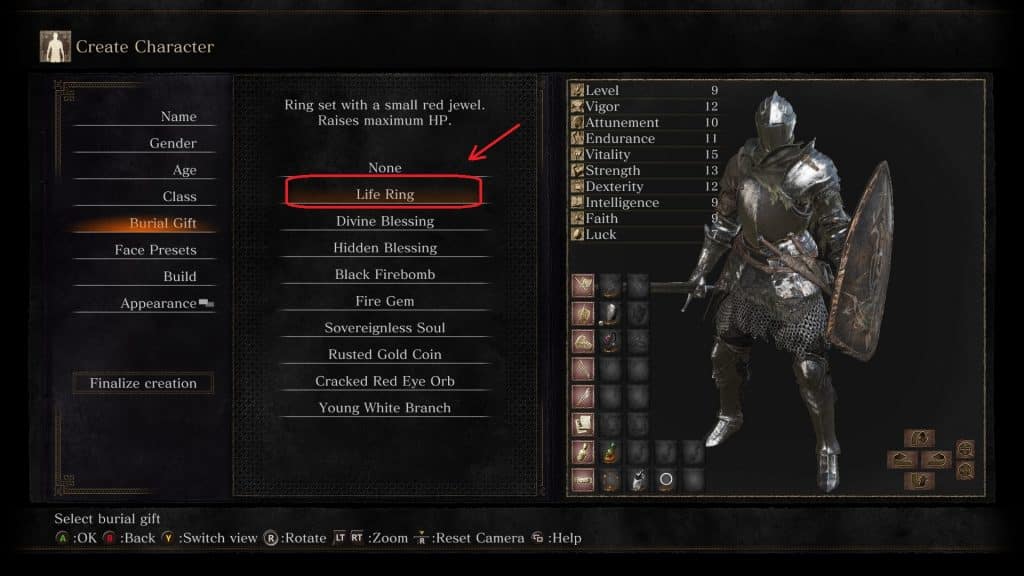Open the Class selection
Image resolution: width=1024 pixels, height=576 pixels.
[x=179, y=197]
